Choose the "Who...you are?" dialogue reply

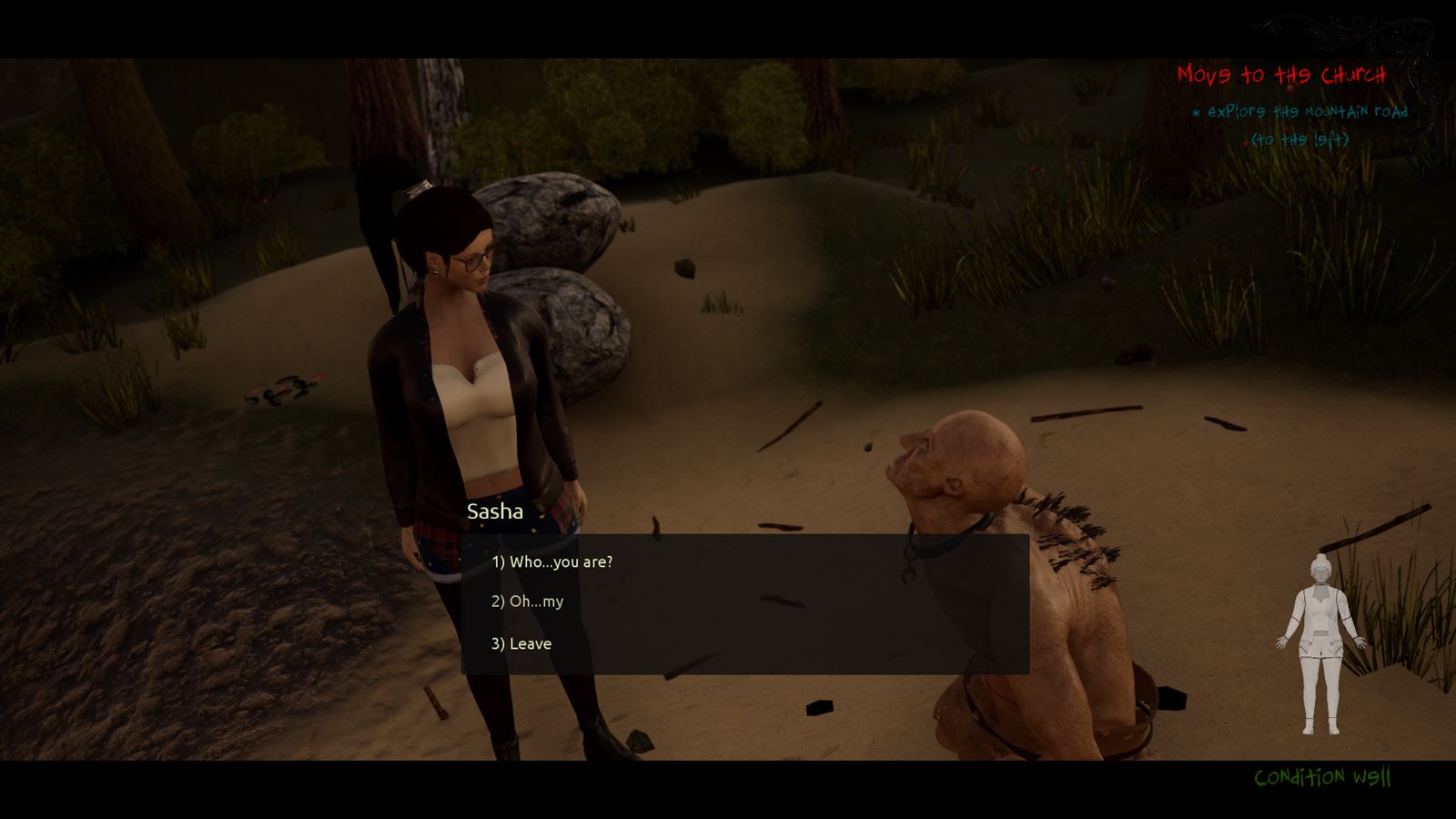(x=551, y=562)
